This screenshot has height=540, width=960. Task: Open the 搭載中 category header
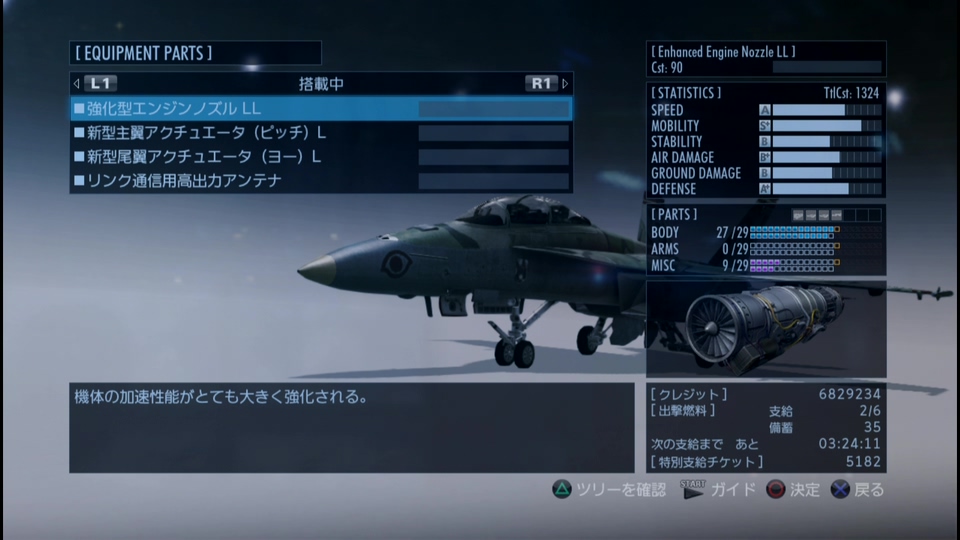pyautogui.click(x=321, y=84)
